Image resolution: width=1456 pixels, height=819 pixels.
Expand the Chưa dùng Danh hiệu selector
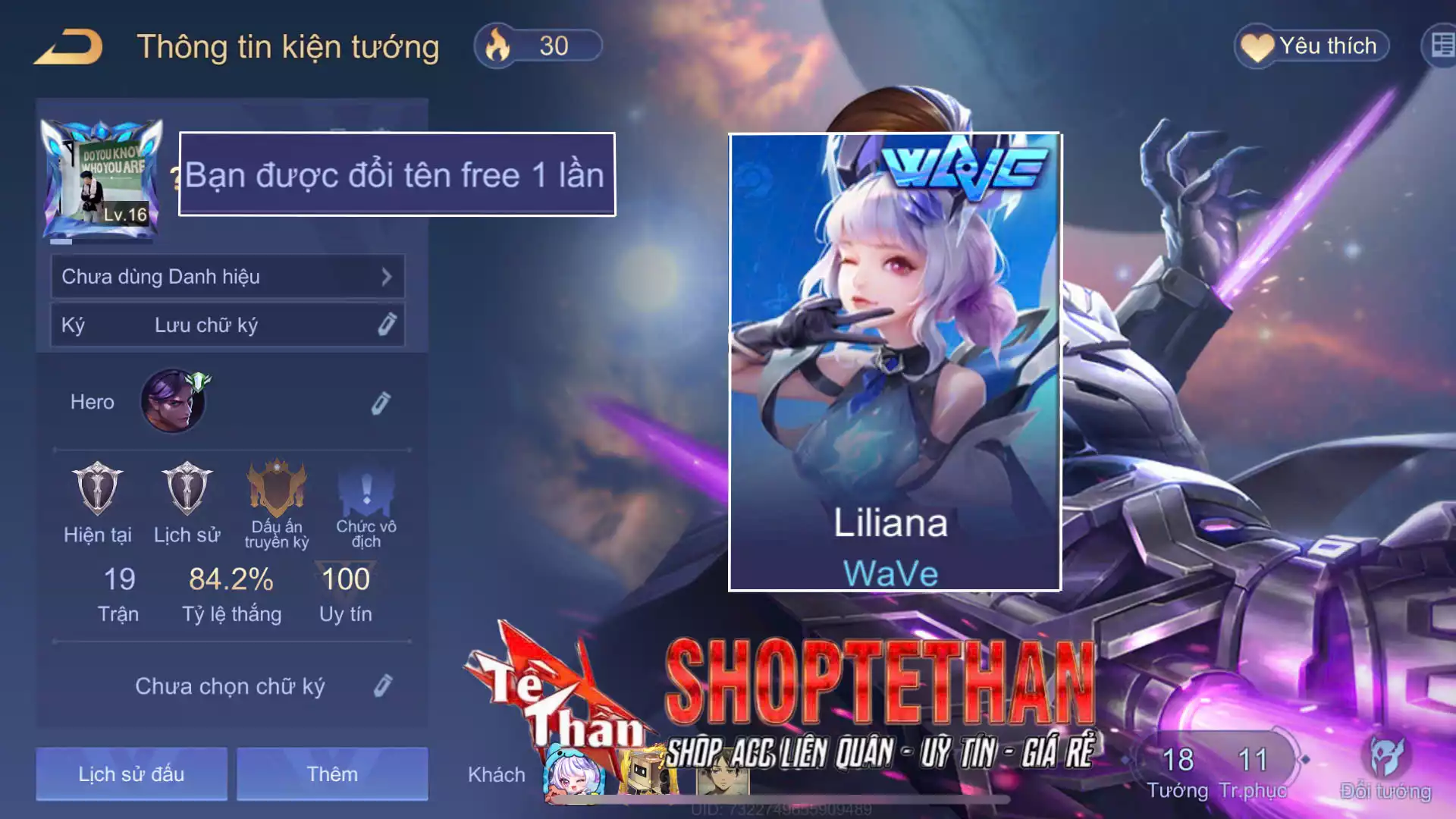tap(227, 276)
